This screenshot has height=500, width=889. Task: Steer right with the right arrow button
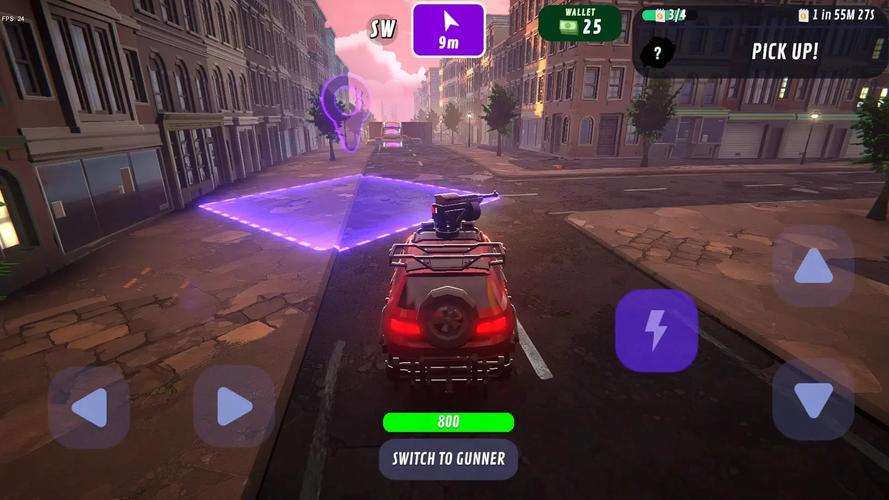click(234, 407)
